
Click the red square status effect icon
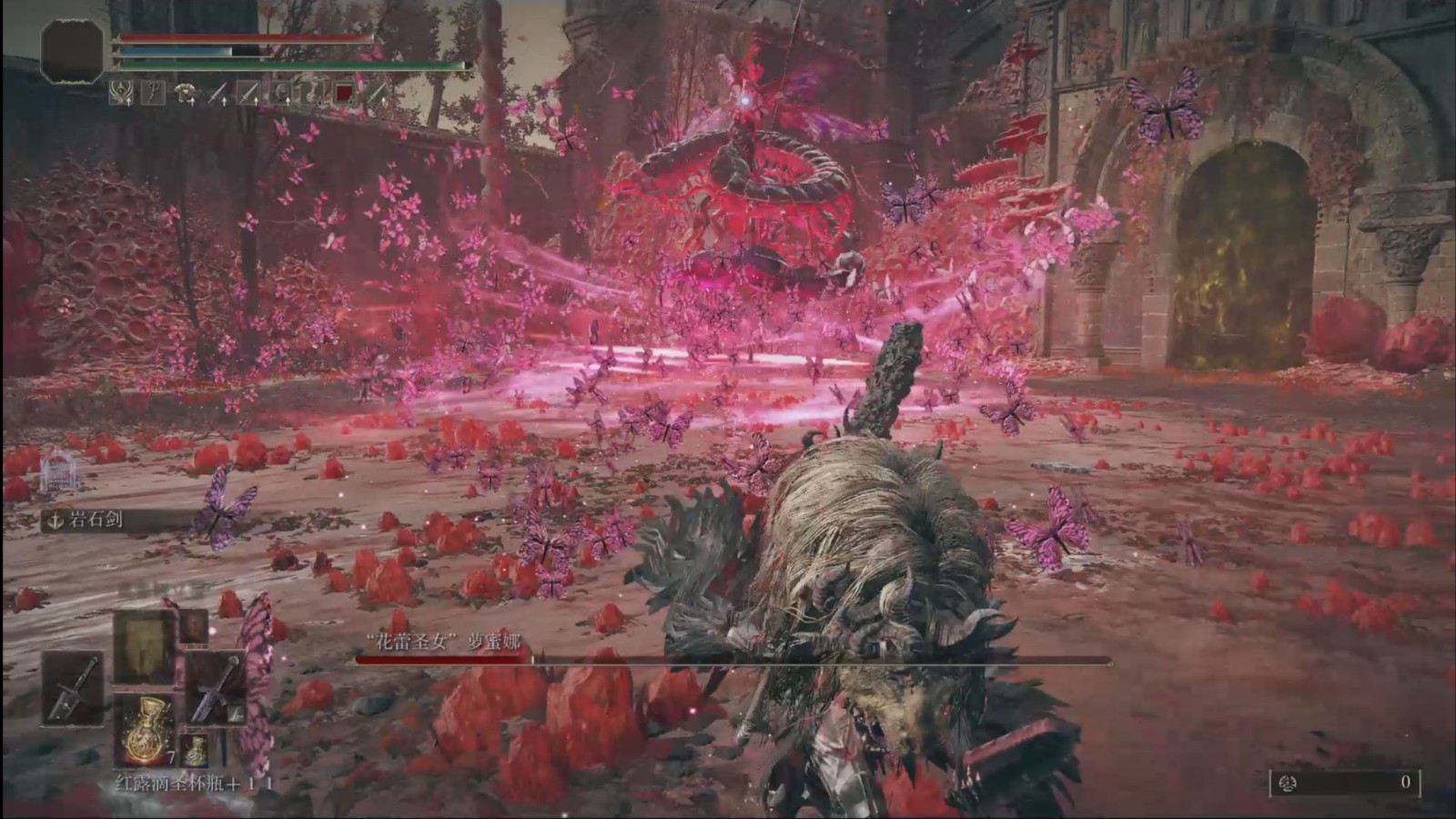click(x=344, y=92)
